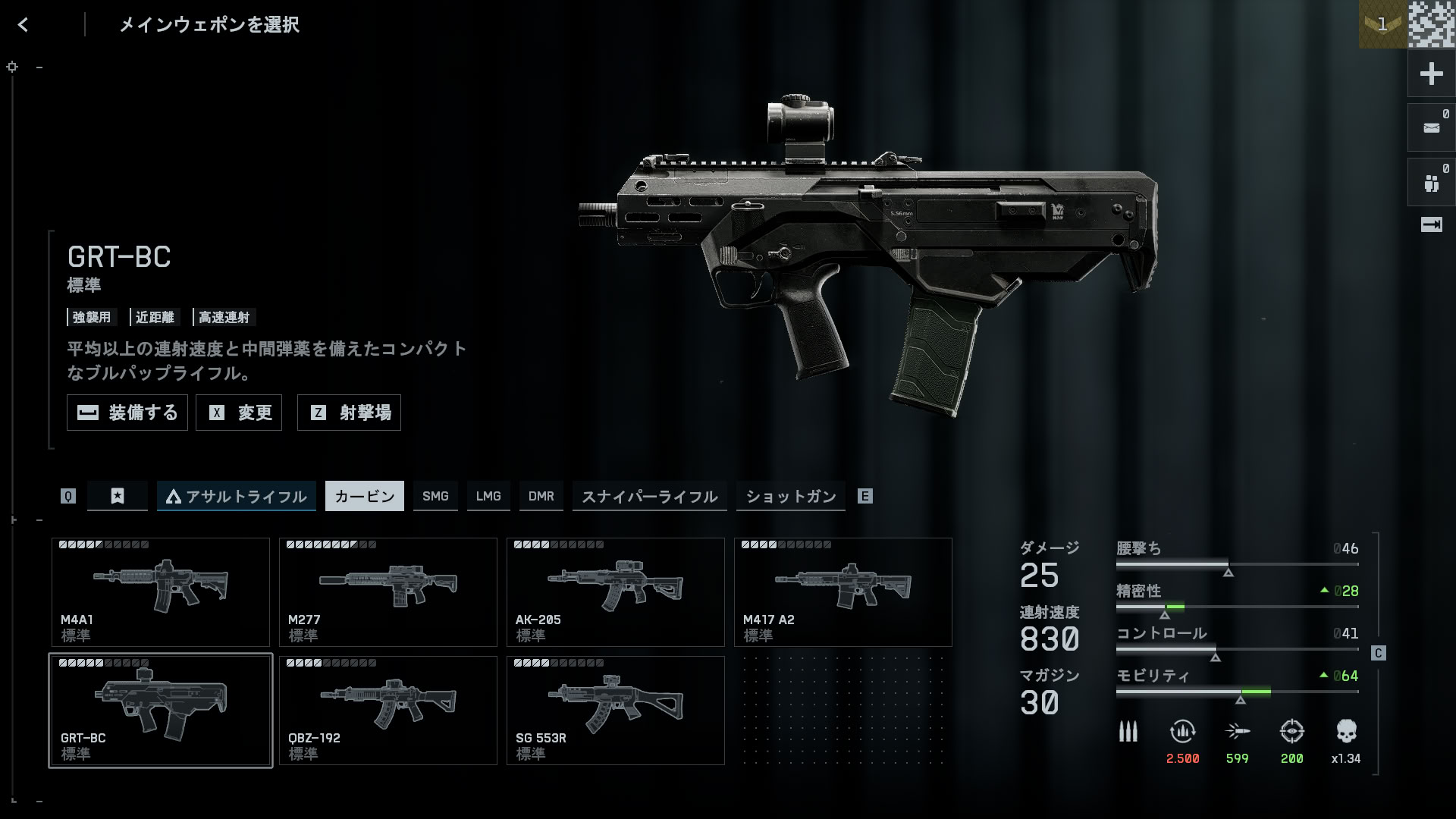Equip the GRT-BC with 装備する
1456x819 pixels.
(x=127, y=413)
